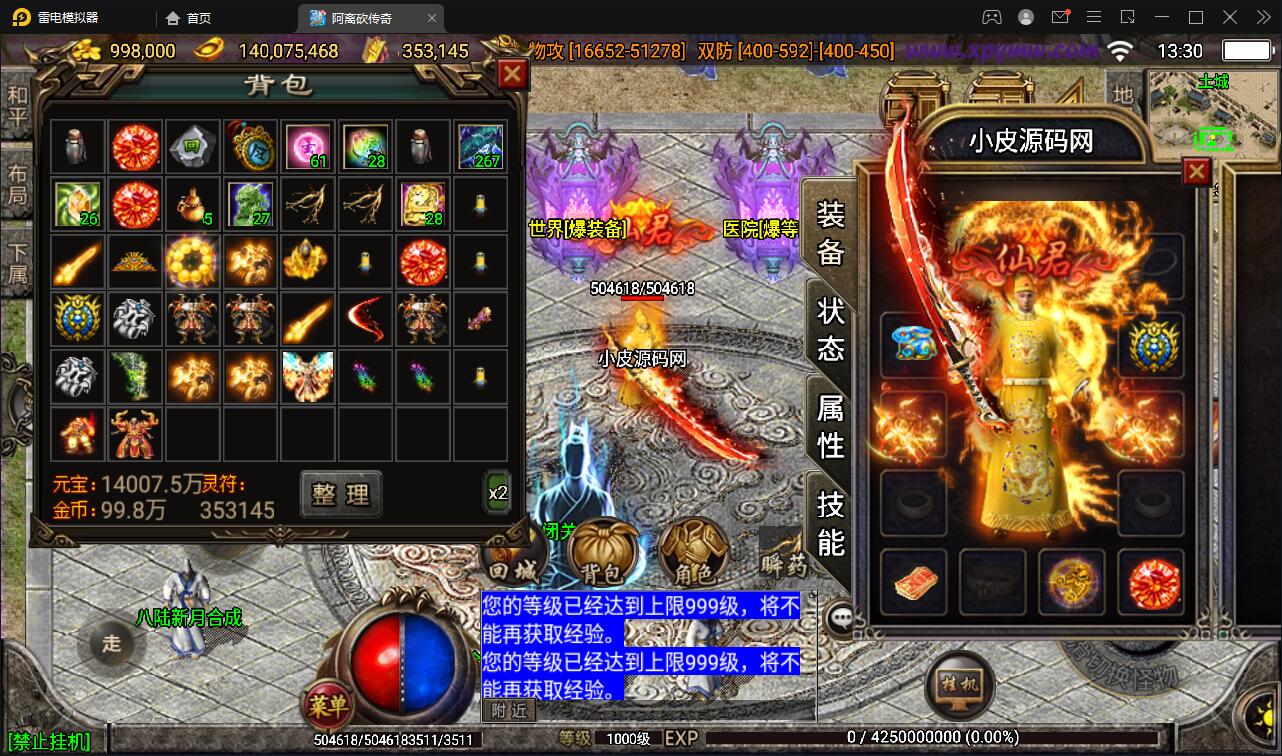Open the emulator overflow menu via double chevron
Screen dimensions: 1282x756
(x=1262, y=17)
